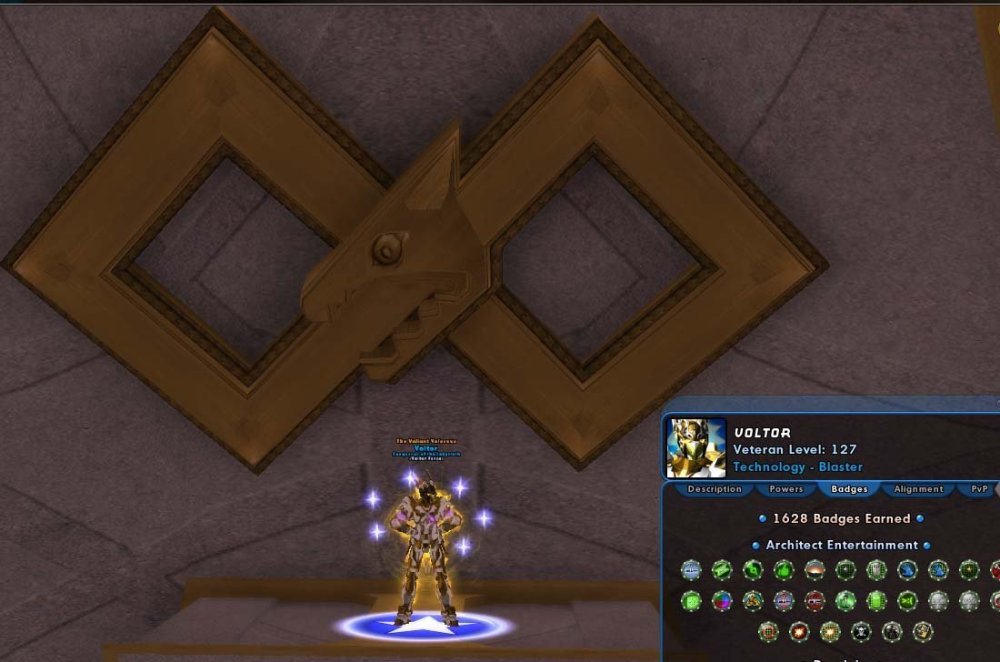Switch to the Powers tab
This screenshot has height=662, width=1000.
click(786, 489)
